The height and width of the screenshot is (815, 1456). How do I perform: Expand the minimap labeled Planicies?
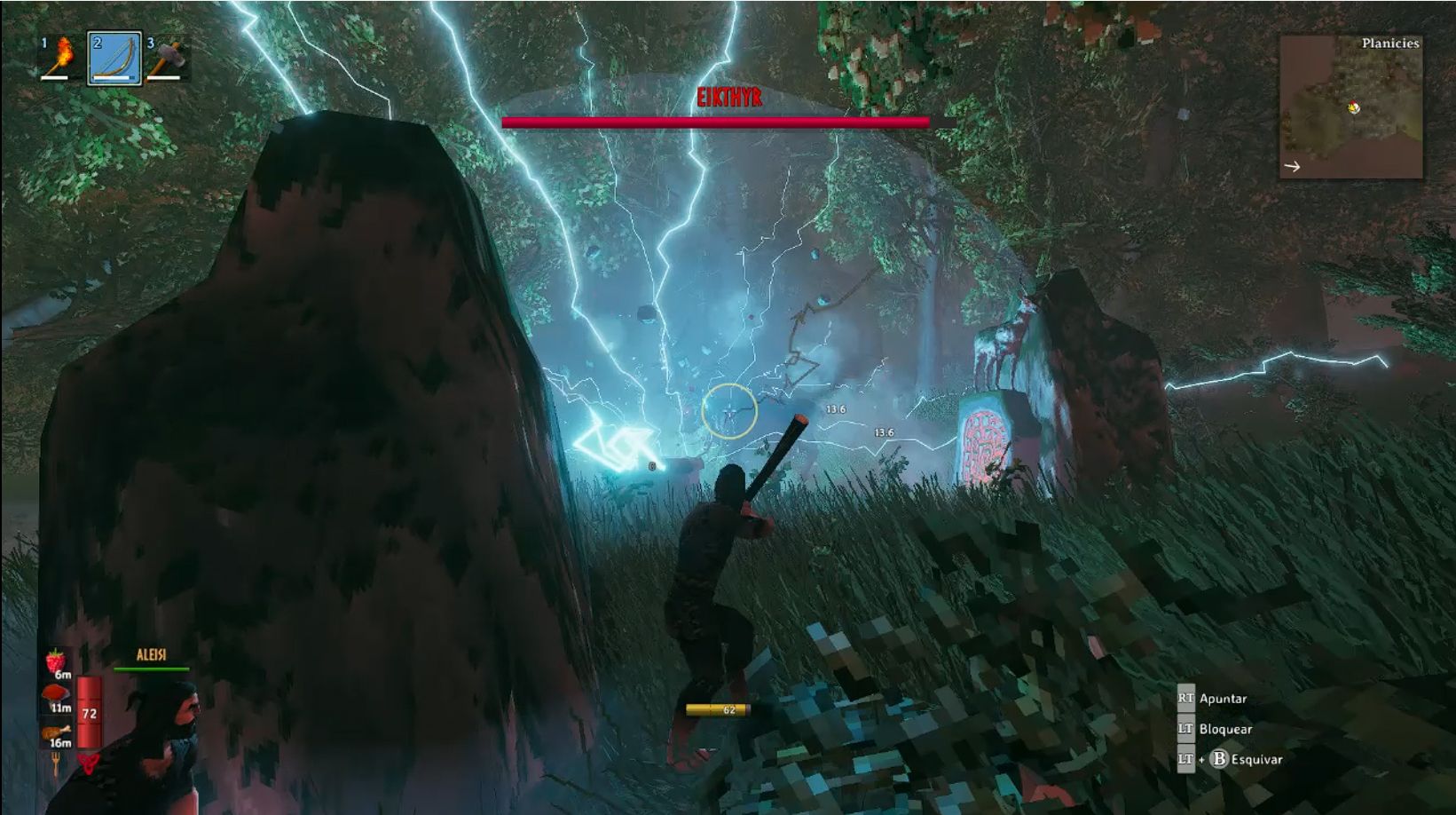click(x=1391, y=41)
